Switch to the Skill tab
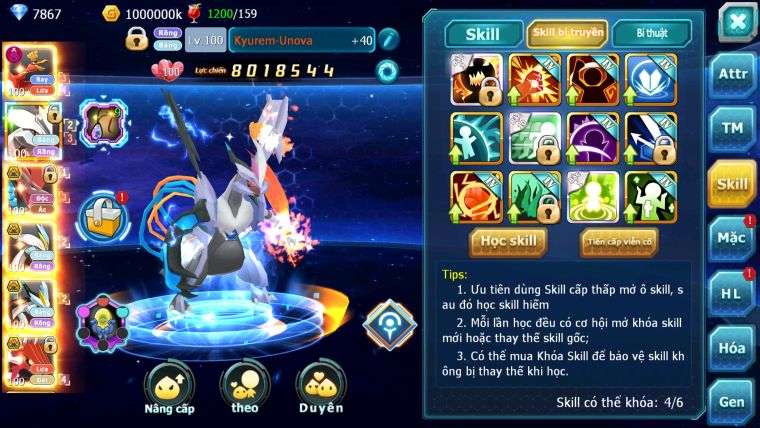 pos(482,33)
